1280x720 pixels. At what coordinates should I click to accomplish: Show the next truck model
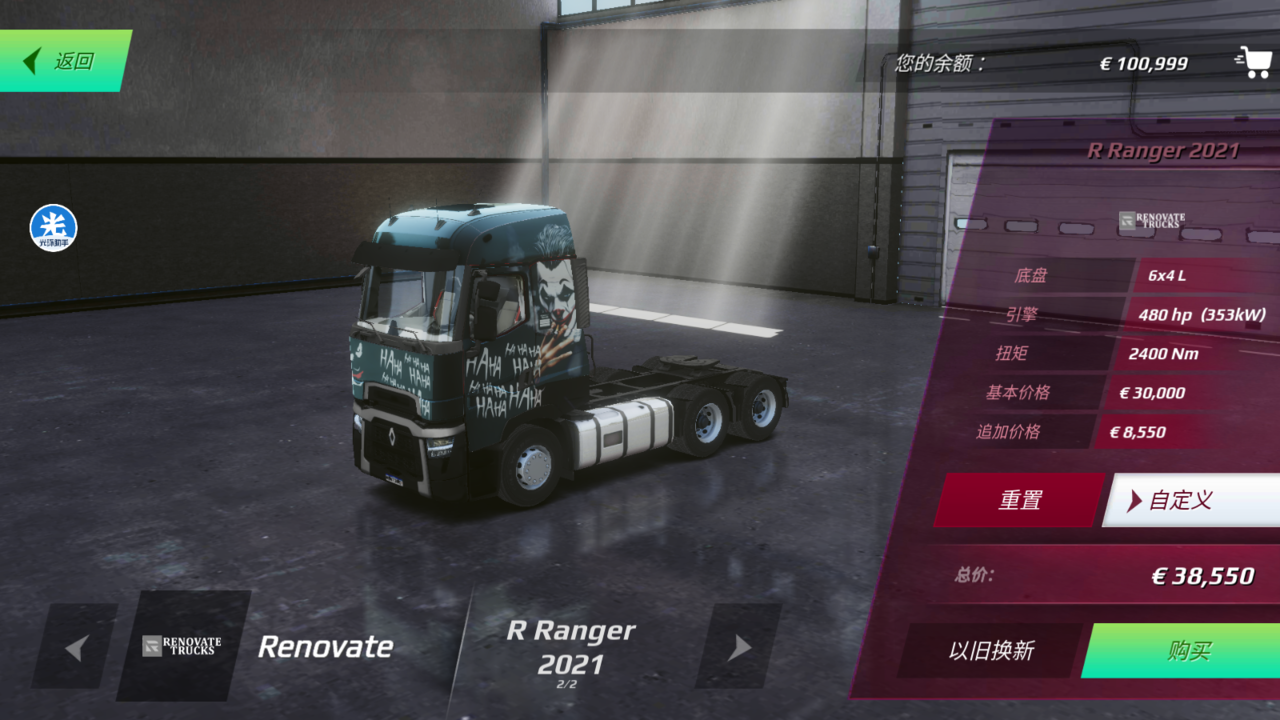click(739, 647)
